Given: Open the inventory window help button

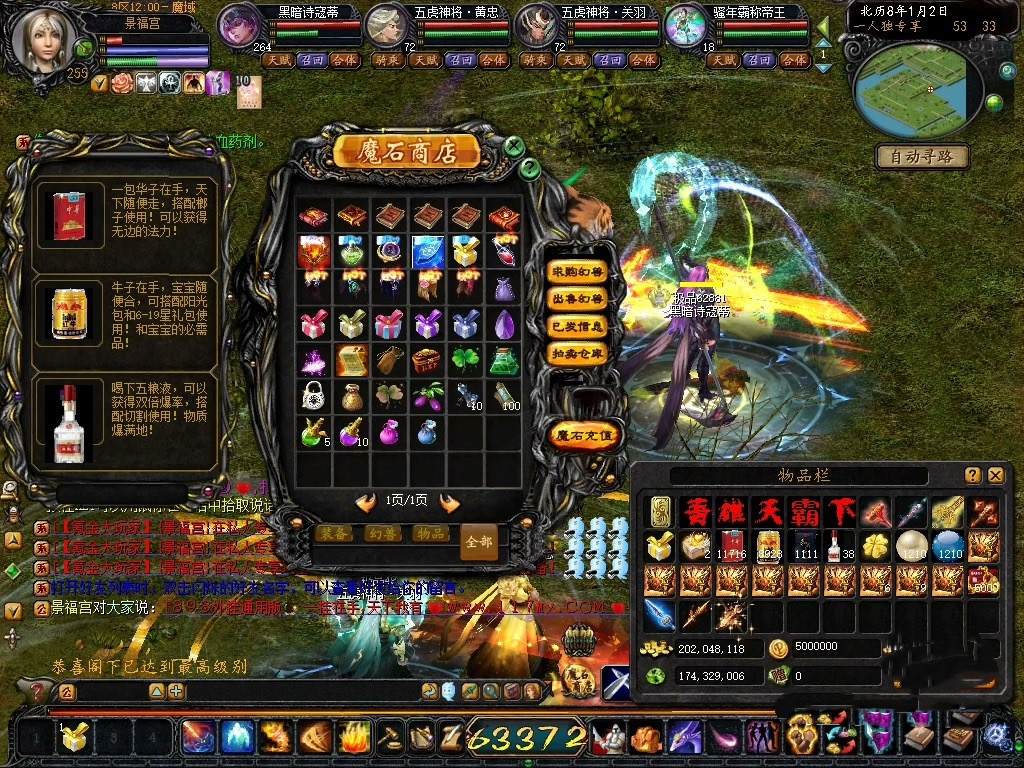Looking at the screenshot, I should click(972, 475).
